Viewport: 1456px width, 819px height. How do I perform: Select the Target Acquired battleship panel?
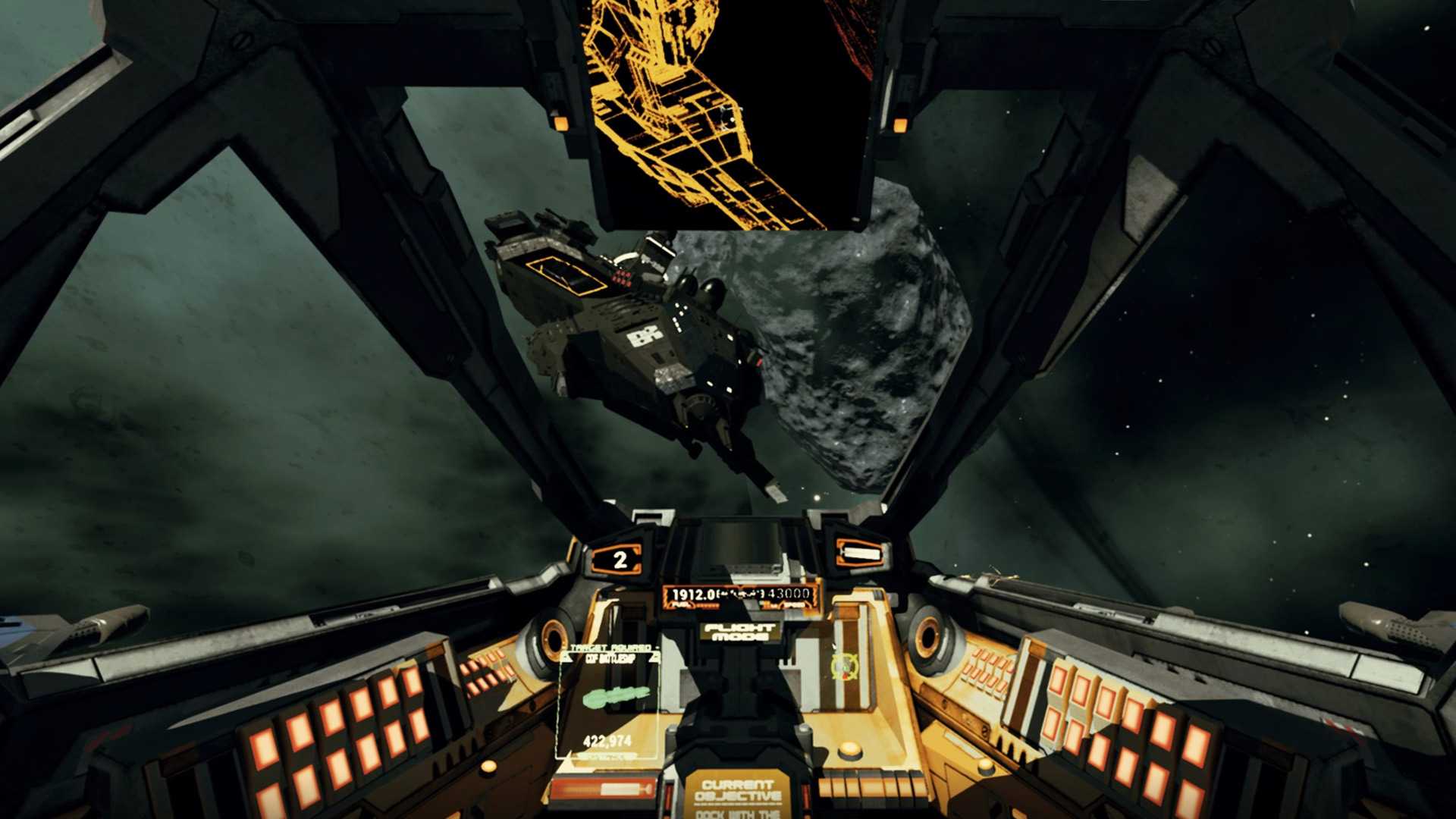[610, 701]
